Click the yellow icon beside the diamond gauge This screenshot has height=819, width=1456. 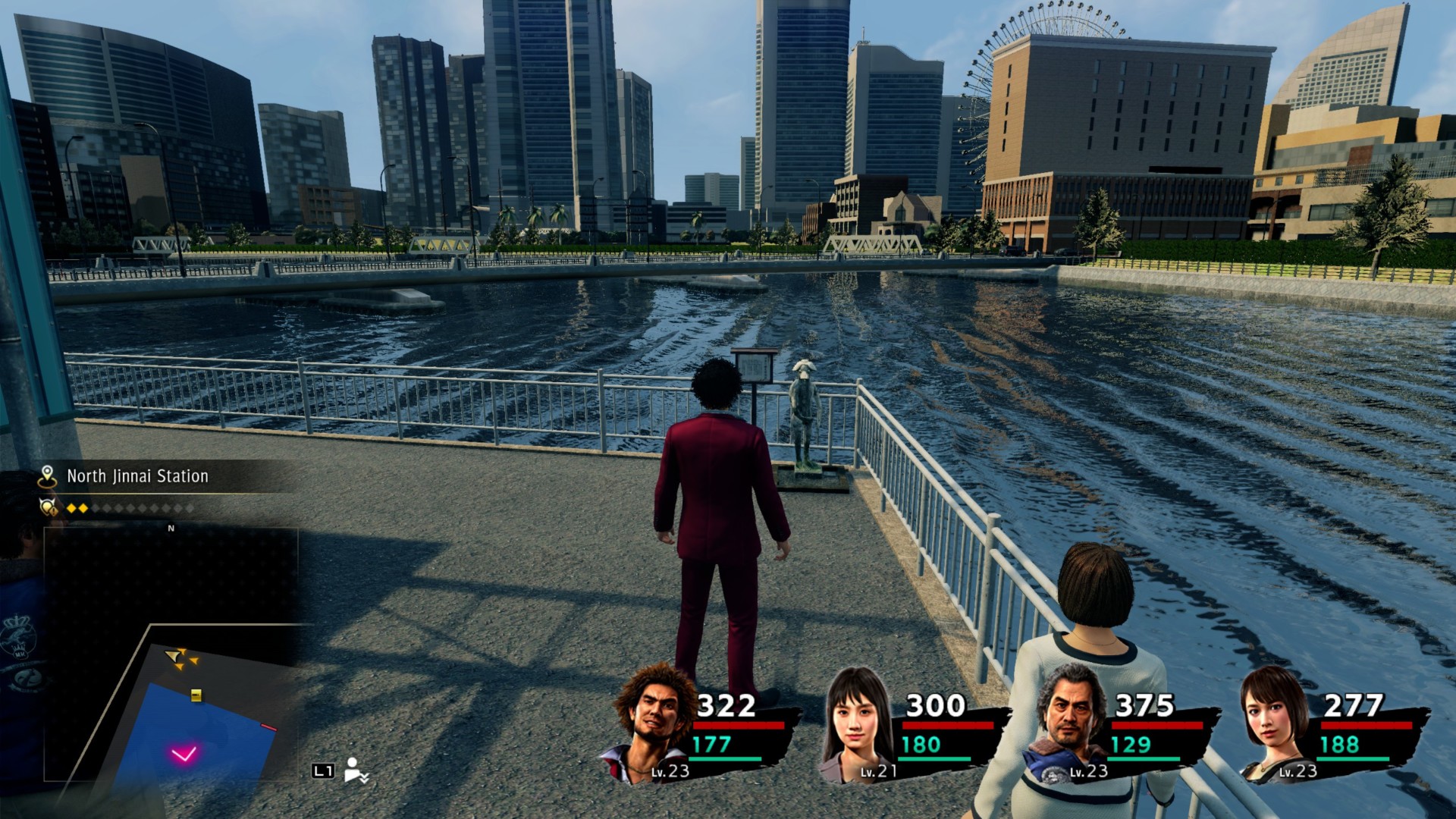point(49,507)
